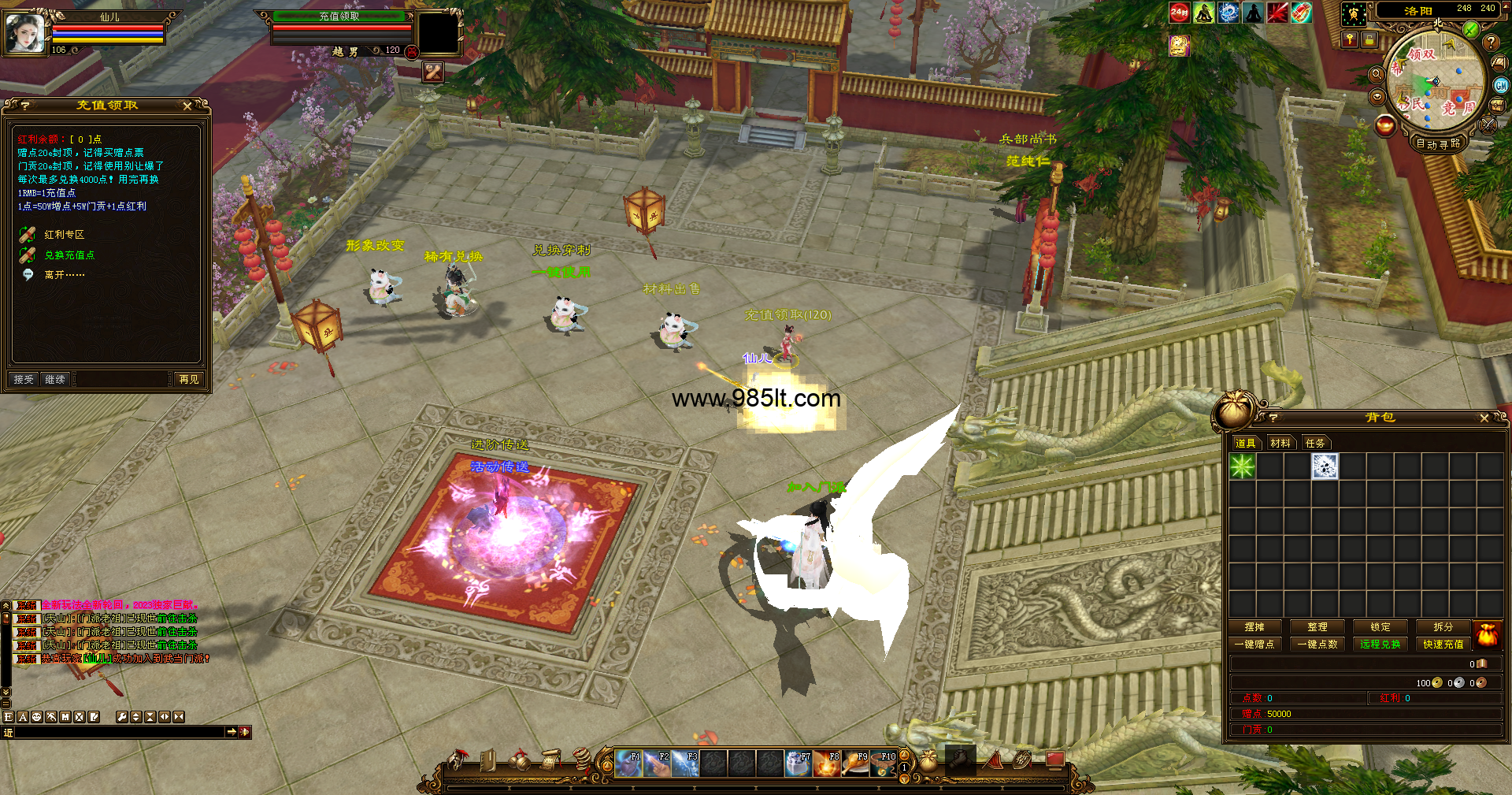Close the 充值领取 dialogue window
The height and width of the screenshot is (795, 1512).
click(187, 106)
